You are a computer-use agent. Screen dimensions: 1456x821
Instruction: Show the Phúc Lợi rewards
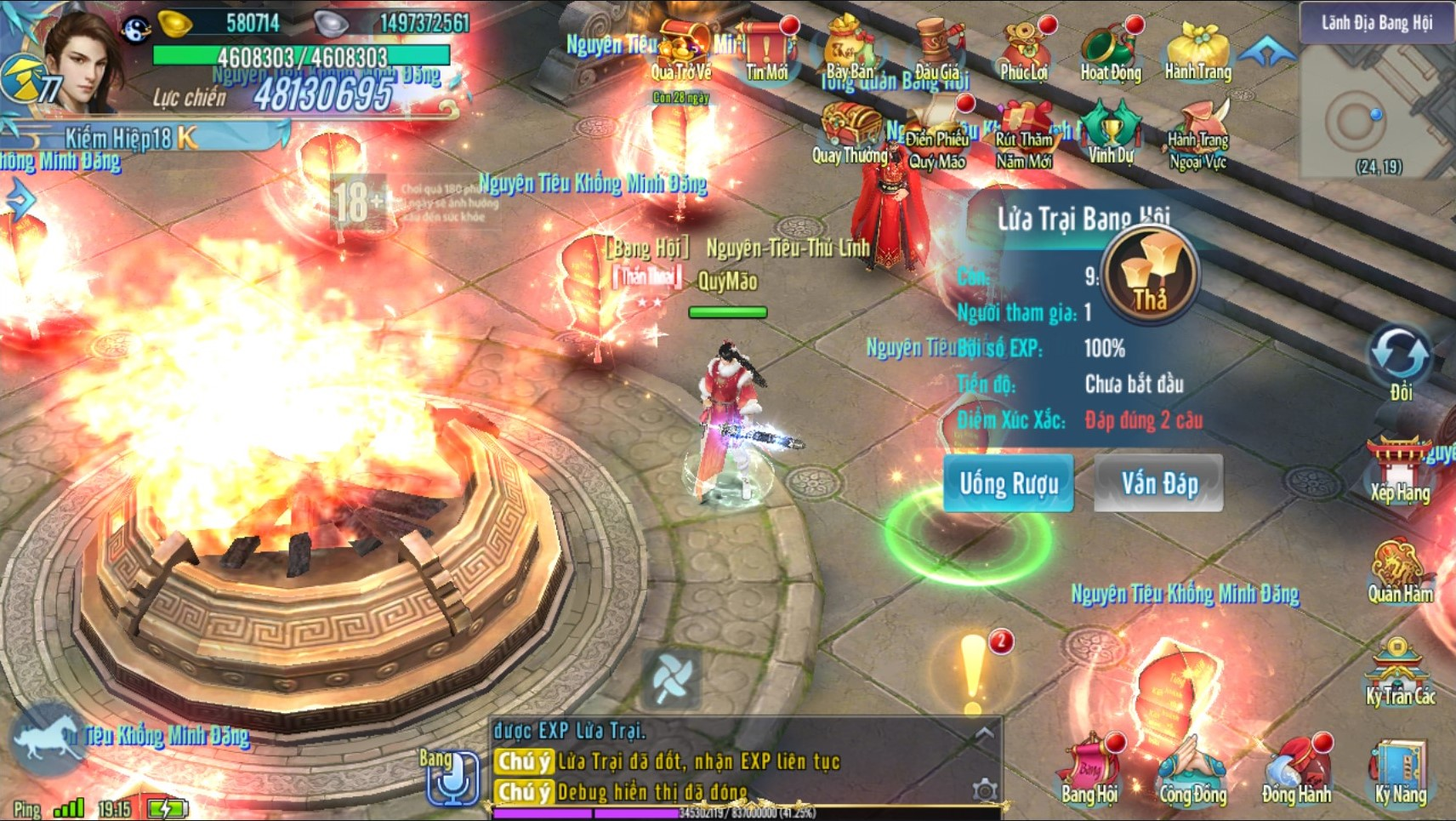1024,53
